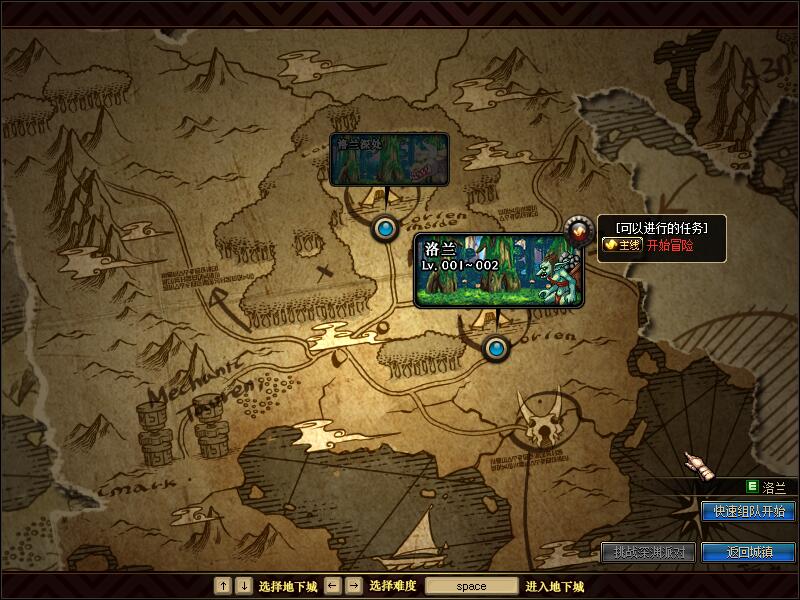This screenshot has height=600, width=800.
Task: Open the 主线 开始冒险 quest entry
Action: [648, 245]
